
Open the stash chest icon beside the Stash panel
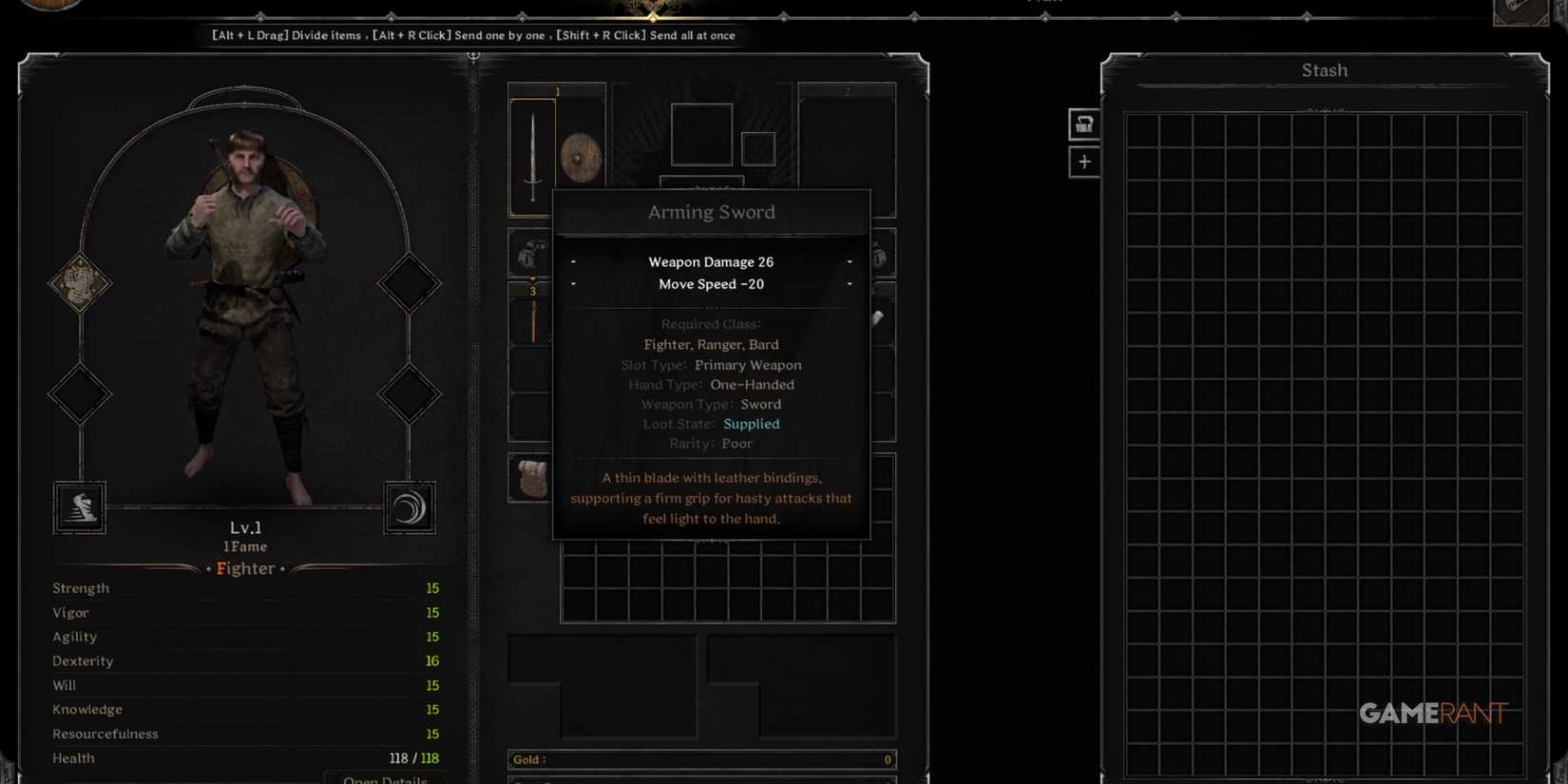tap(1082, 124)
